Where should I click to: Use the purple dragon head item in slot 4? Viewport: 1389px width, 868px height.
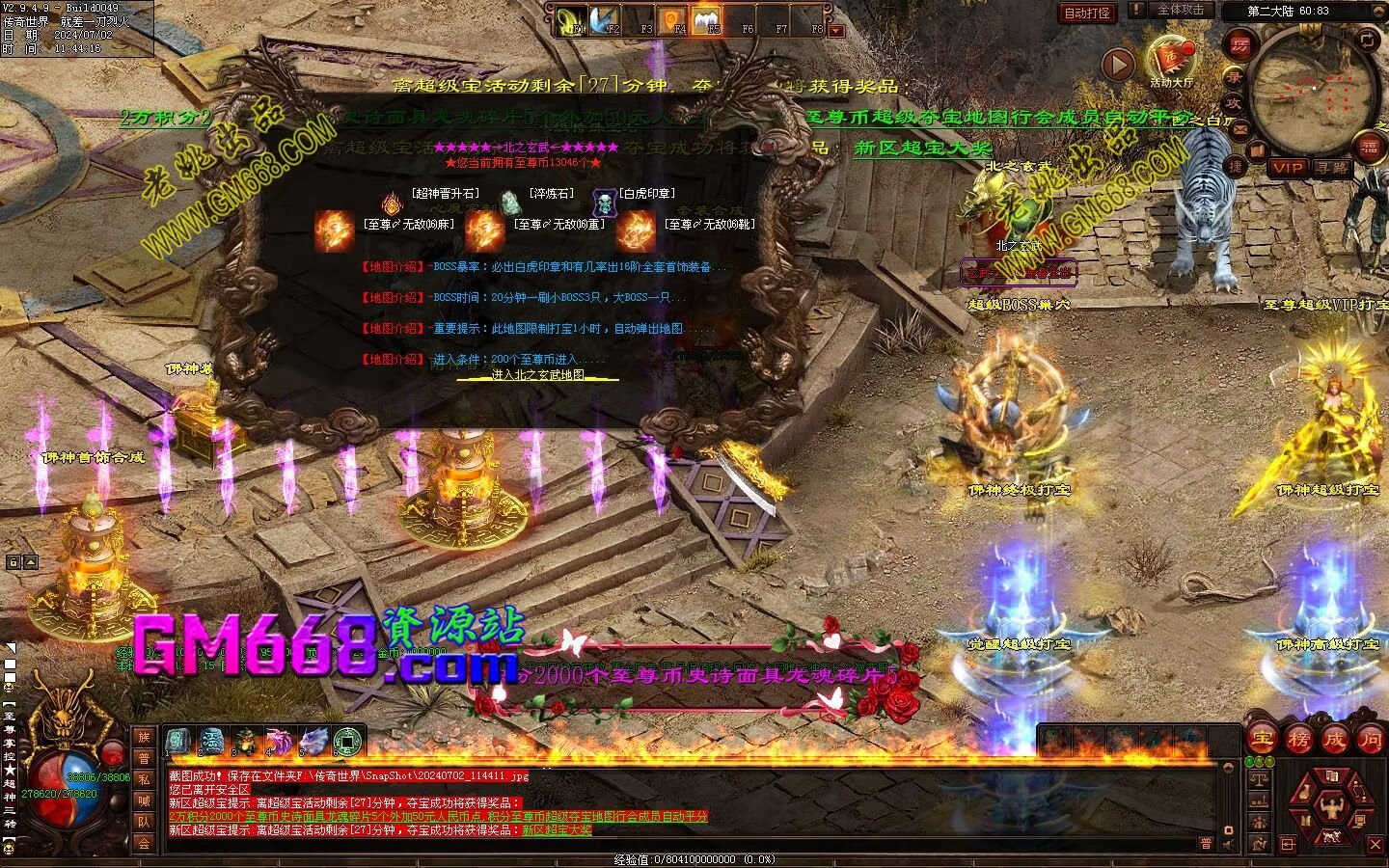click(x=280, y=741)
